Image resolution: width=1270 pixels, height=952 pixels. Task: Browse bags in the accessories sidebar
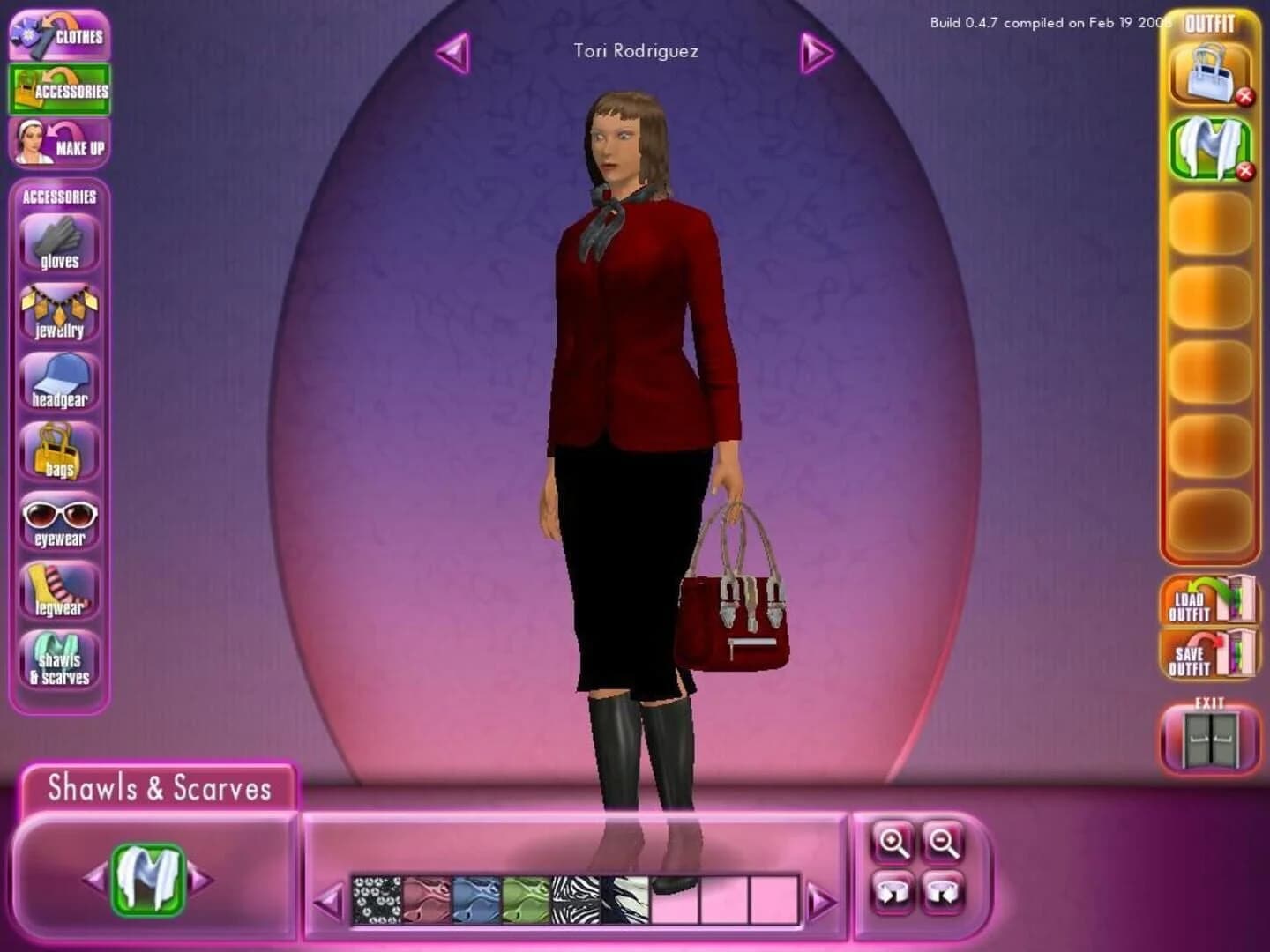point(58,450)
